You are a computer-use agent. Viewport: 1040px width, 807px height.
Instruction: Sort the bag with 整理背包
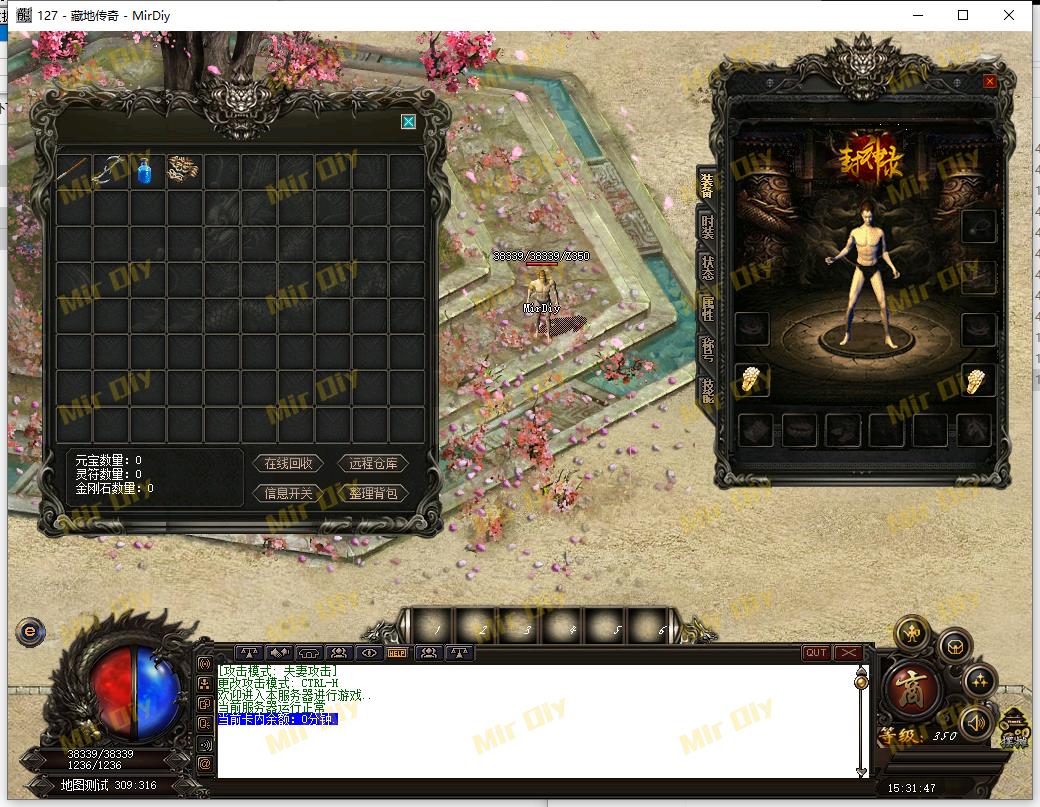coord(373,493)
